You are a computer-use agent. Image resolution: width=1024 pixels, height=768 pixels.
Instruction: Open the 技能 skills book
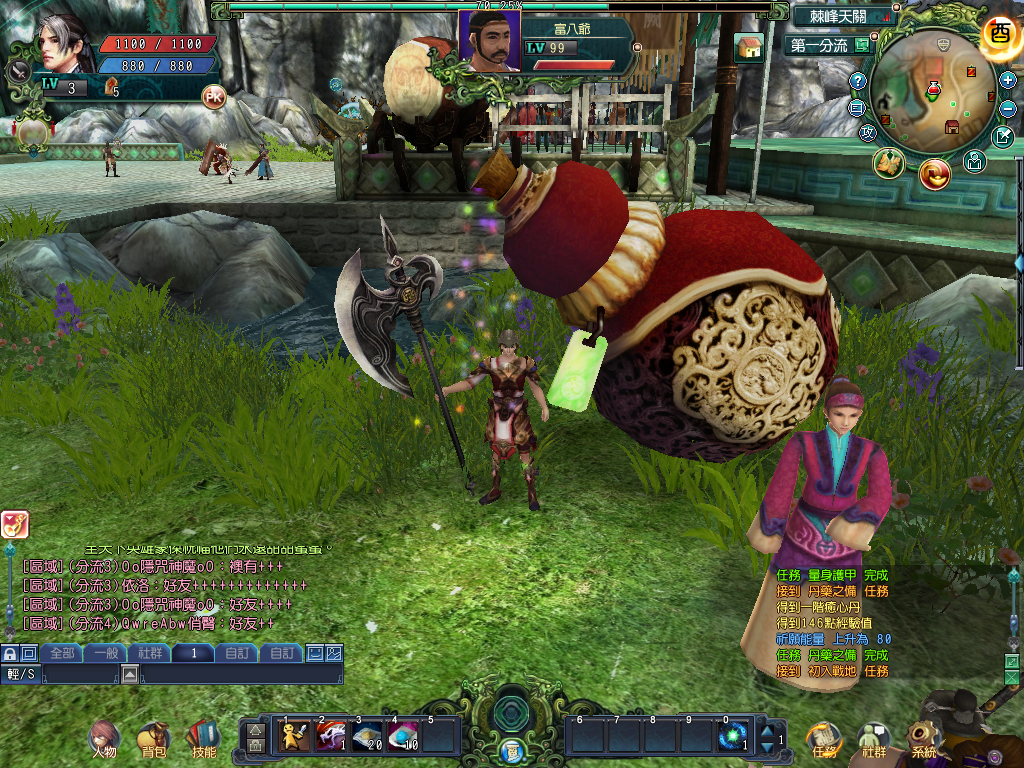tap(203, 738)
